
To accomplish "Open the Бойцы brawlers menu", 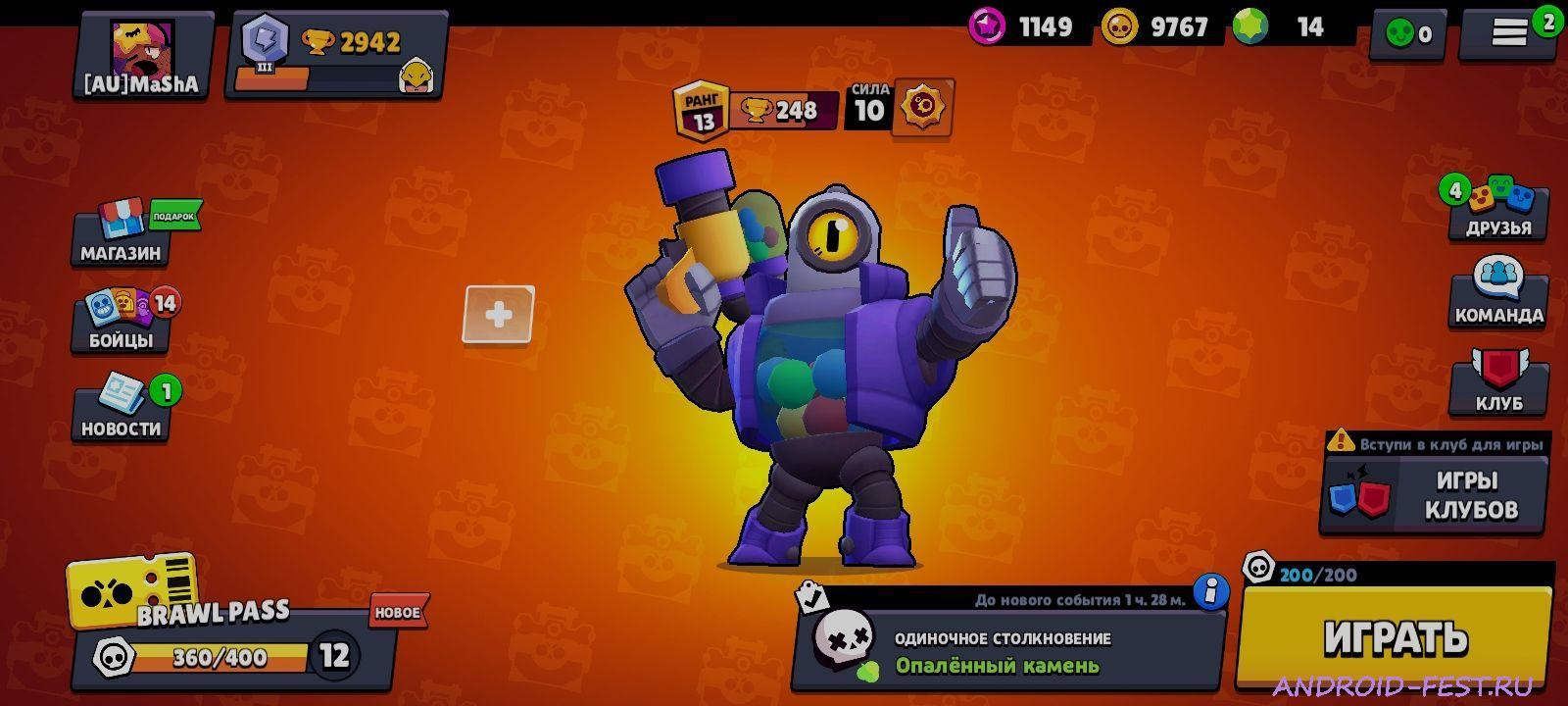I will tap(120, 324).
